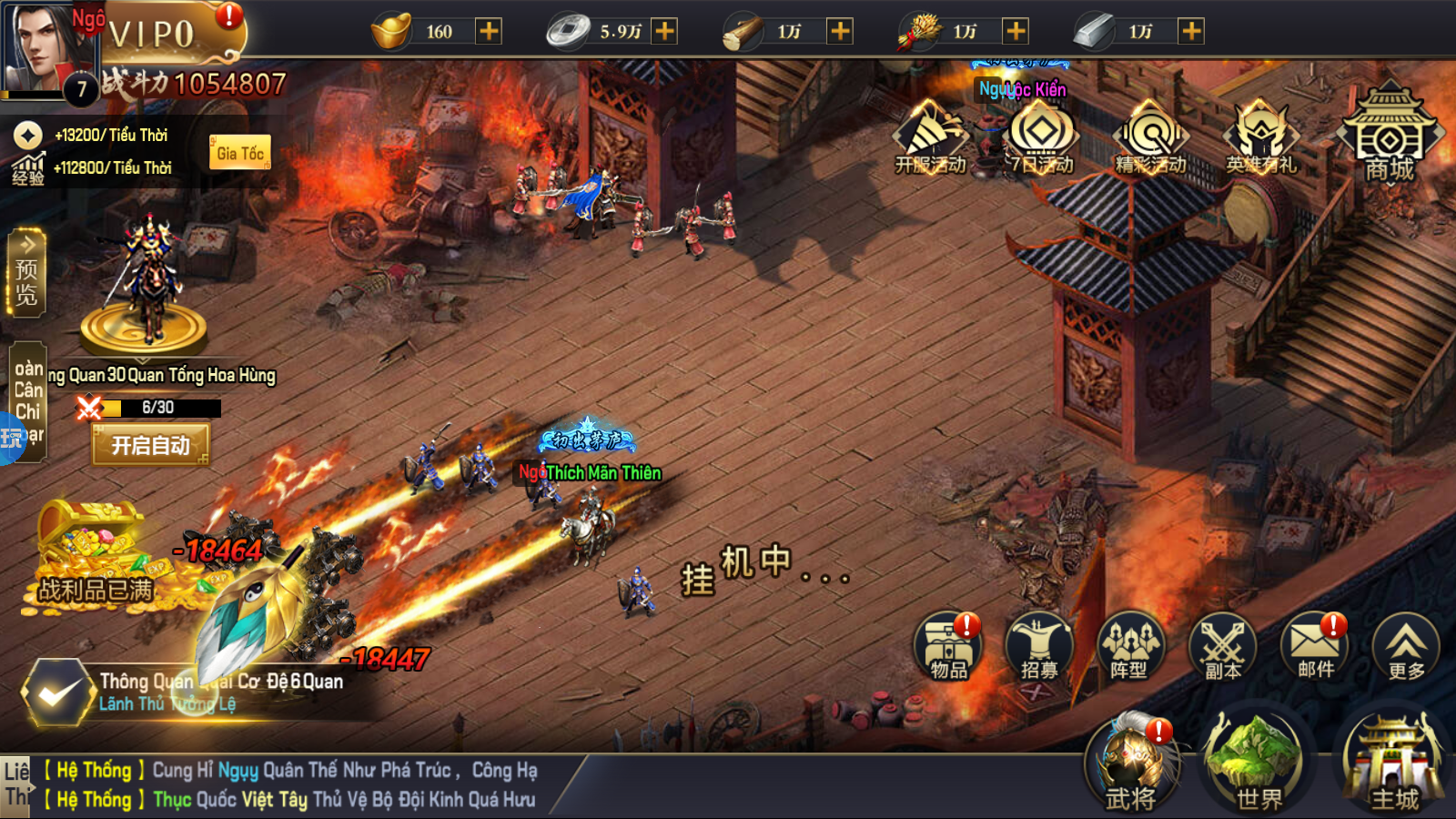Image resolution: width=1456 pixels, height=819 pixels.
Task: Check the 邮件 mailbox
Action: point(1315,648)
